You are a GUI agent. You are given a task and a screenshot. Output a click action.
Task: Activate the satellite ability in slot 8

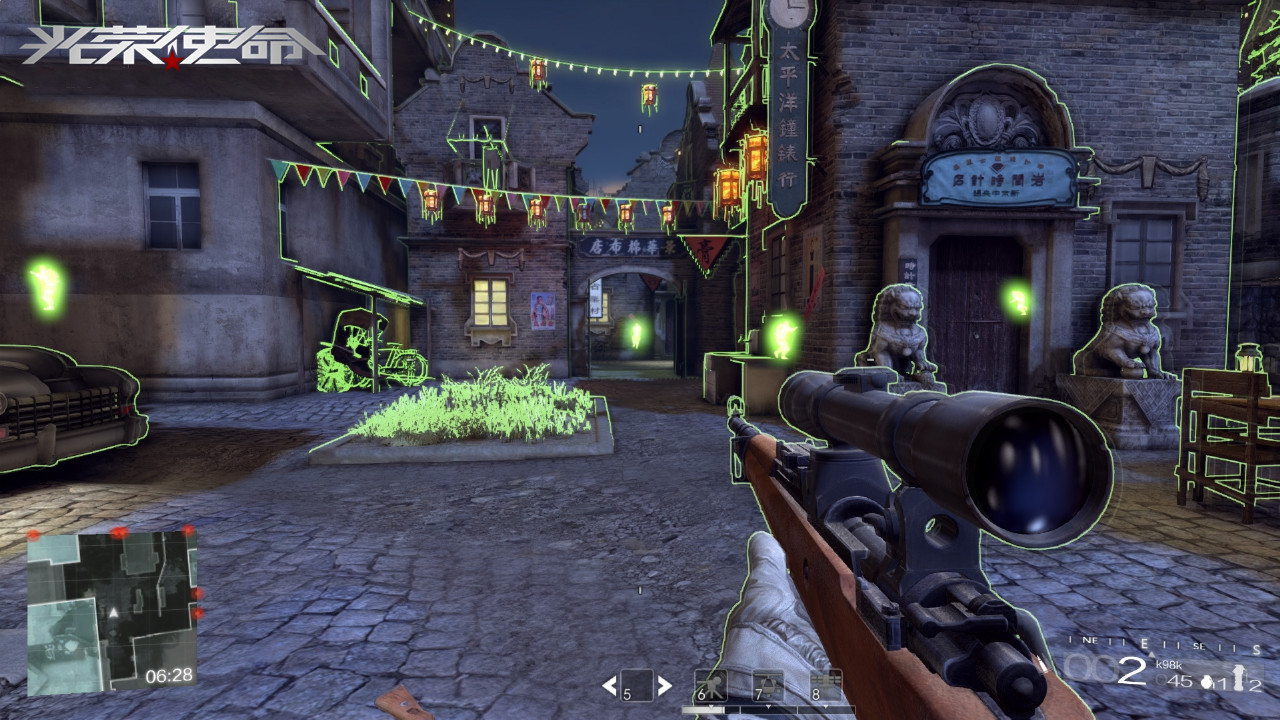pos(826,685)
